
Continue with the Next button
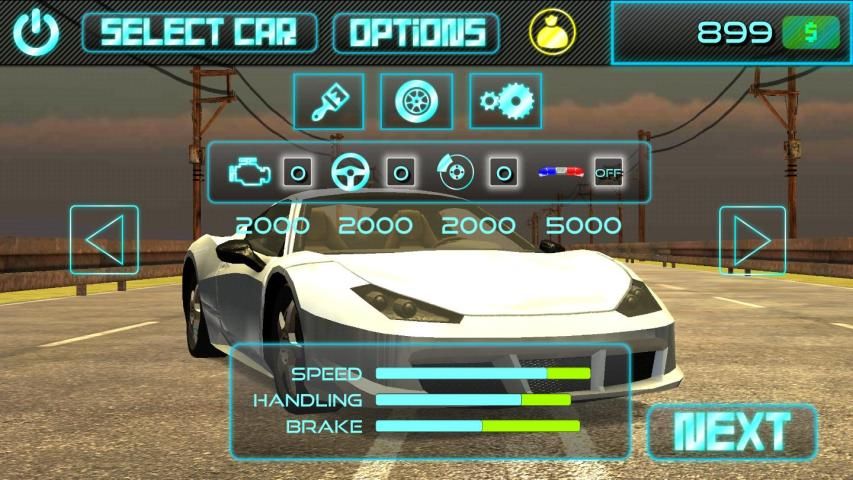(x=733, y=432)
